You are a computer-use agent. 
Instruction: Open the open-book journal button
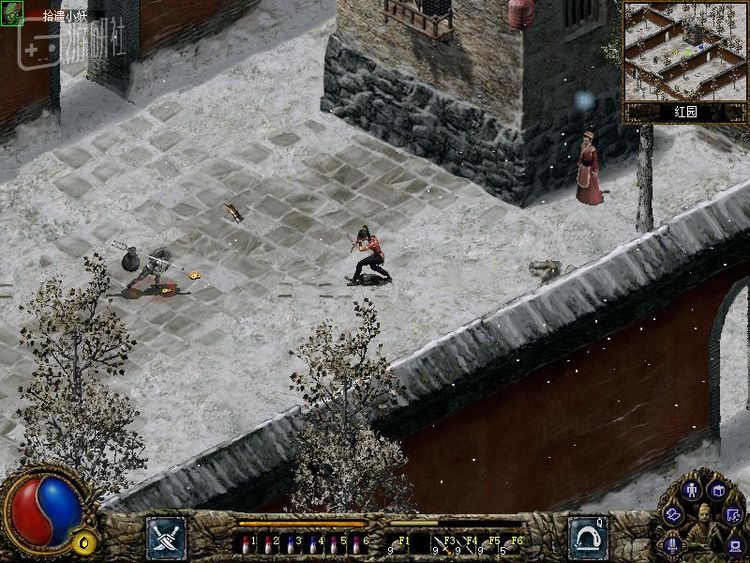pos(672,514)
